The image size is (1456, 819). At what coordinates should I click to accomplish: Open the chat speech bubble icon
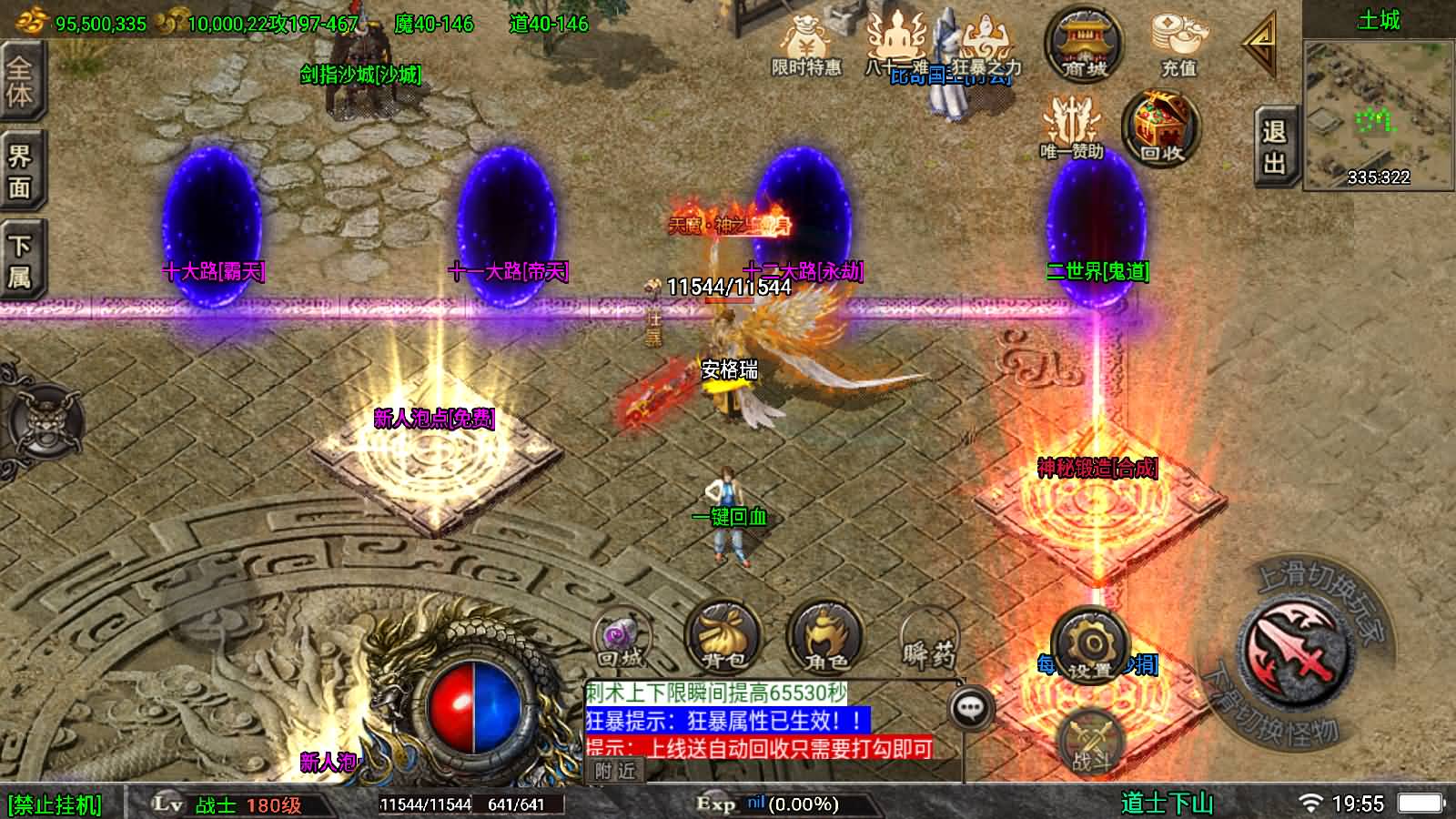[x=971, y=707]
